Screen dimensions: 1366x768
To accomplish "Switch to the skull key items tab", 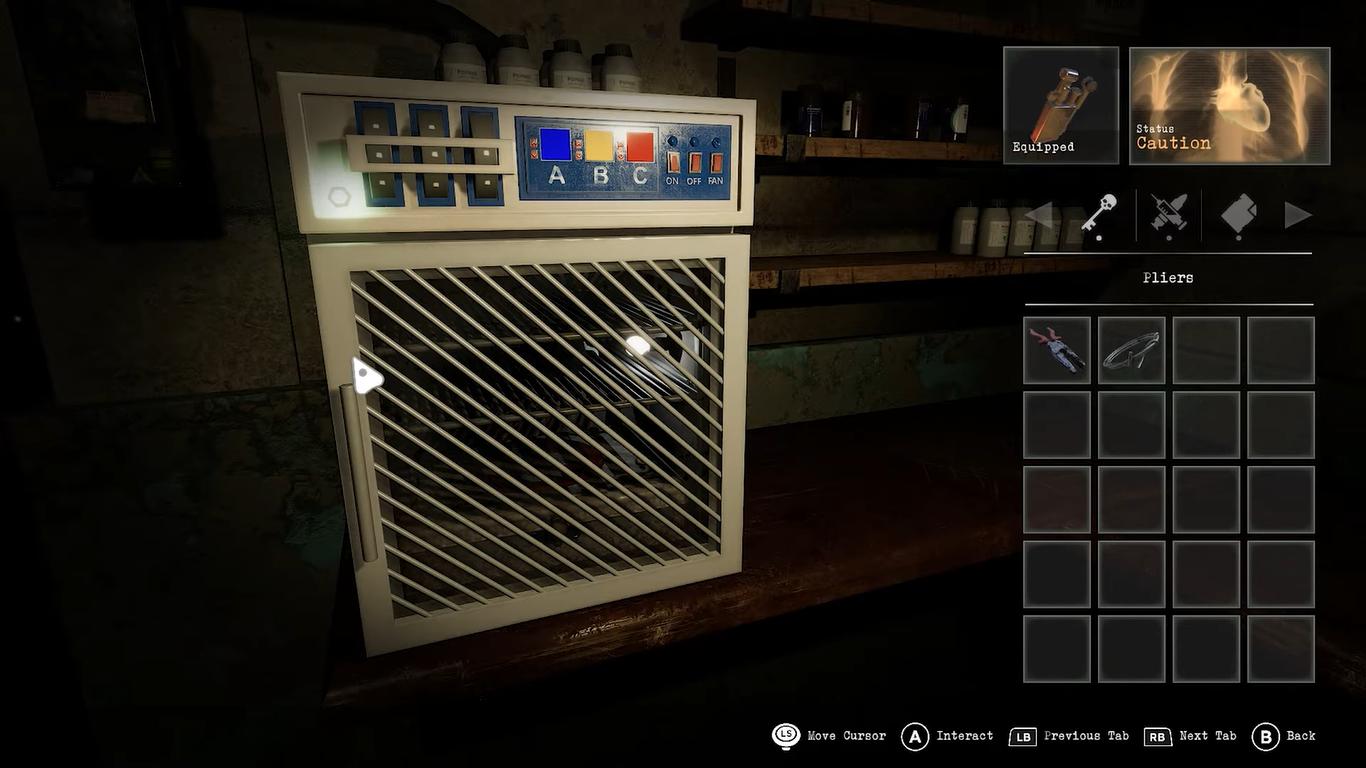I will tap(1100, 215).
